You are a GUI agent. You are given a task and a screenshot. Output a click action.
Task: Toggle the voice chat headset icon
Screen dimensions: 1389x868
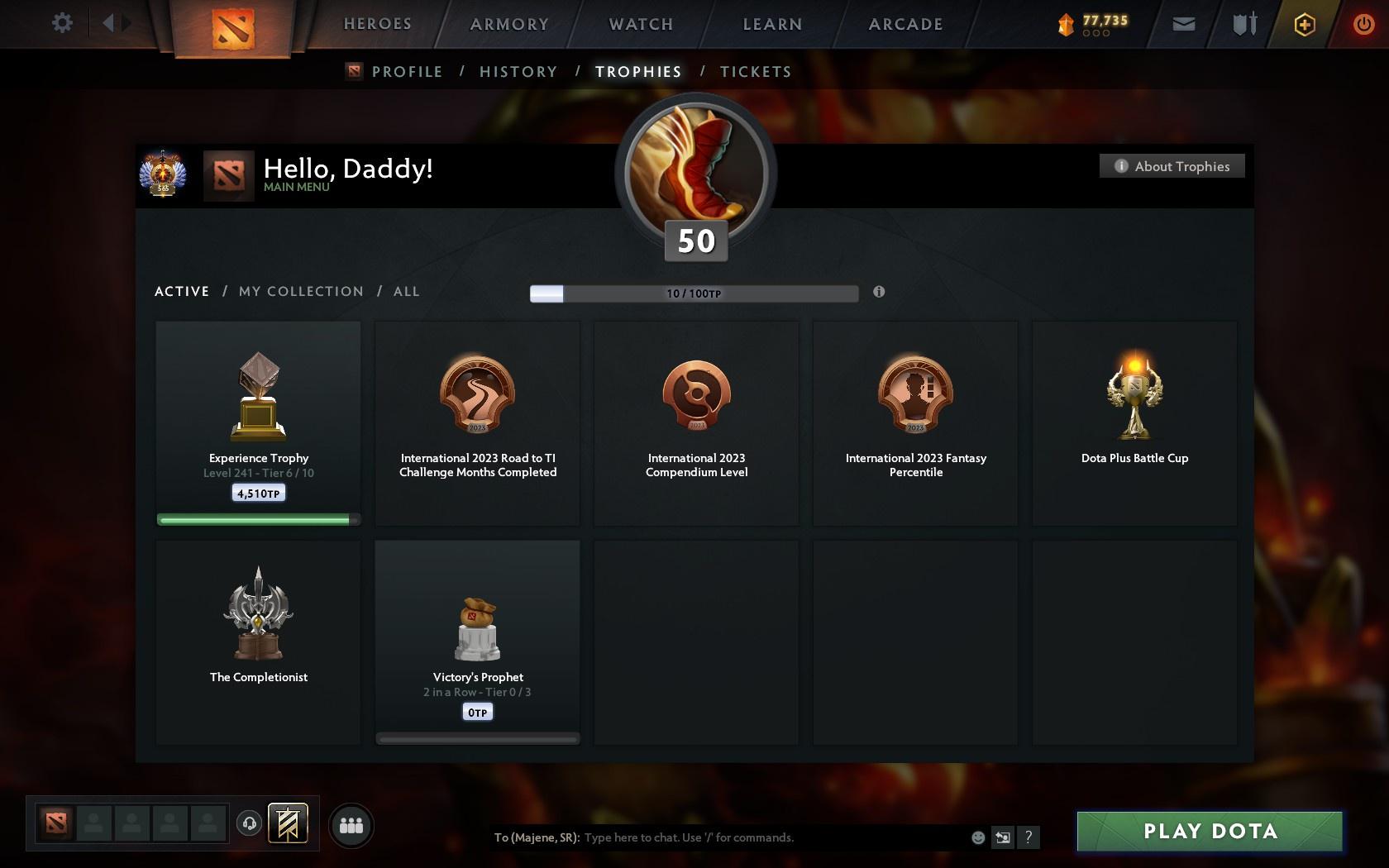pos(249,823)
